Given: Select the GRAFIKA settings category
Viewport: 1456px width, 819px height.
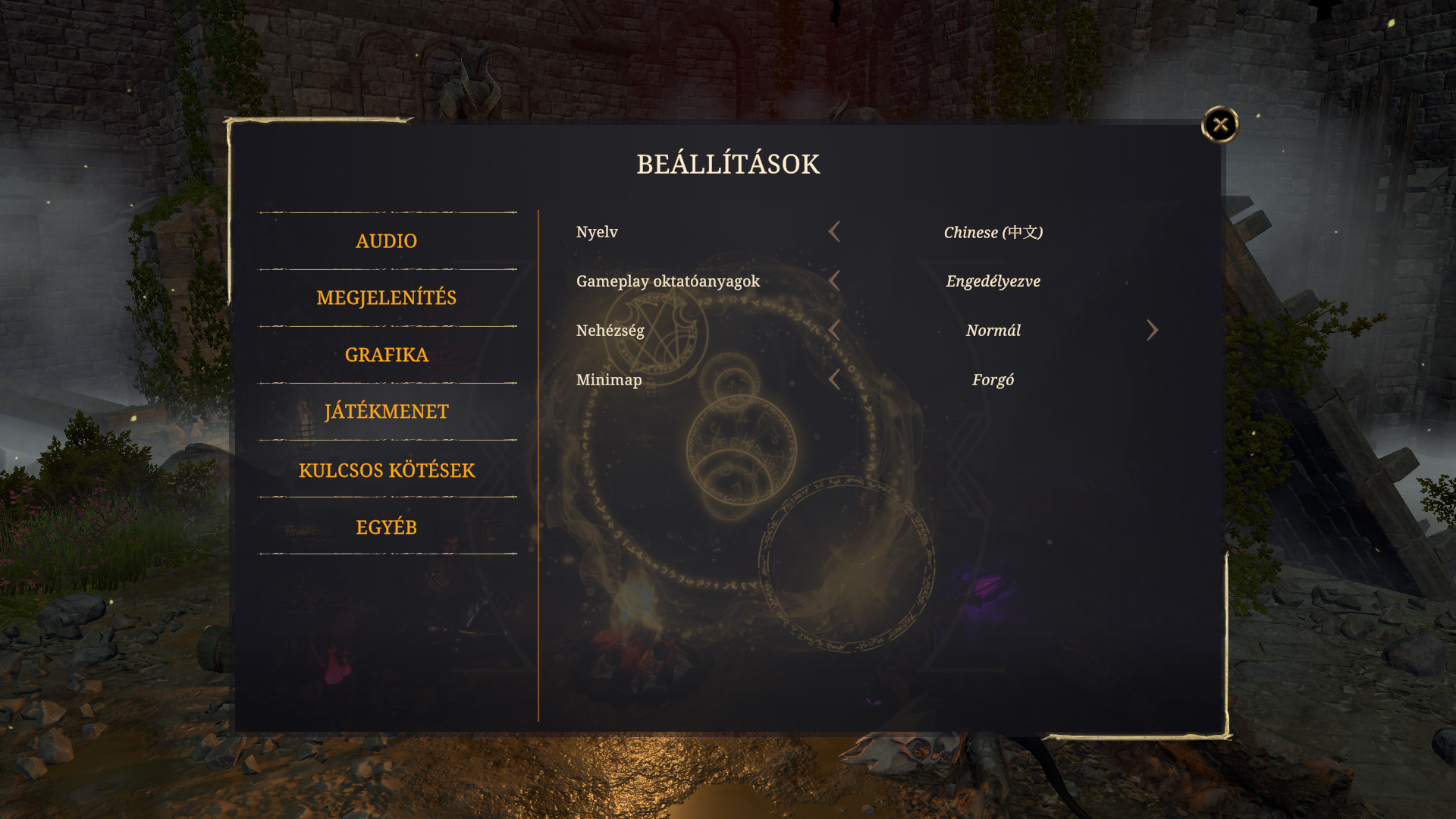Looking at the screenshot, I should tap(387, 355).
